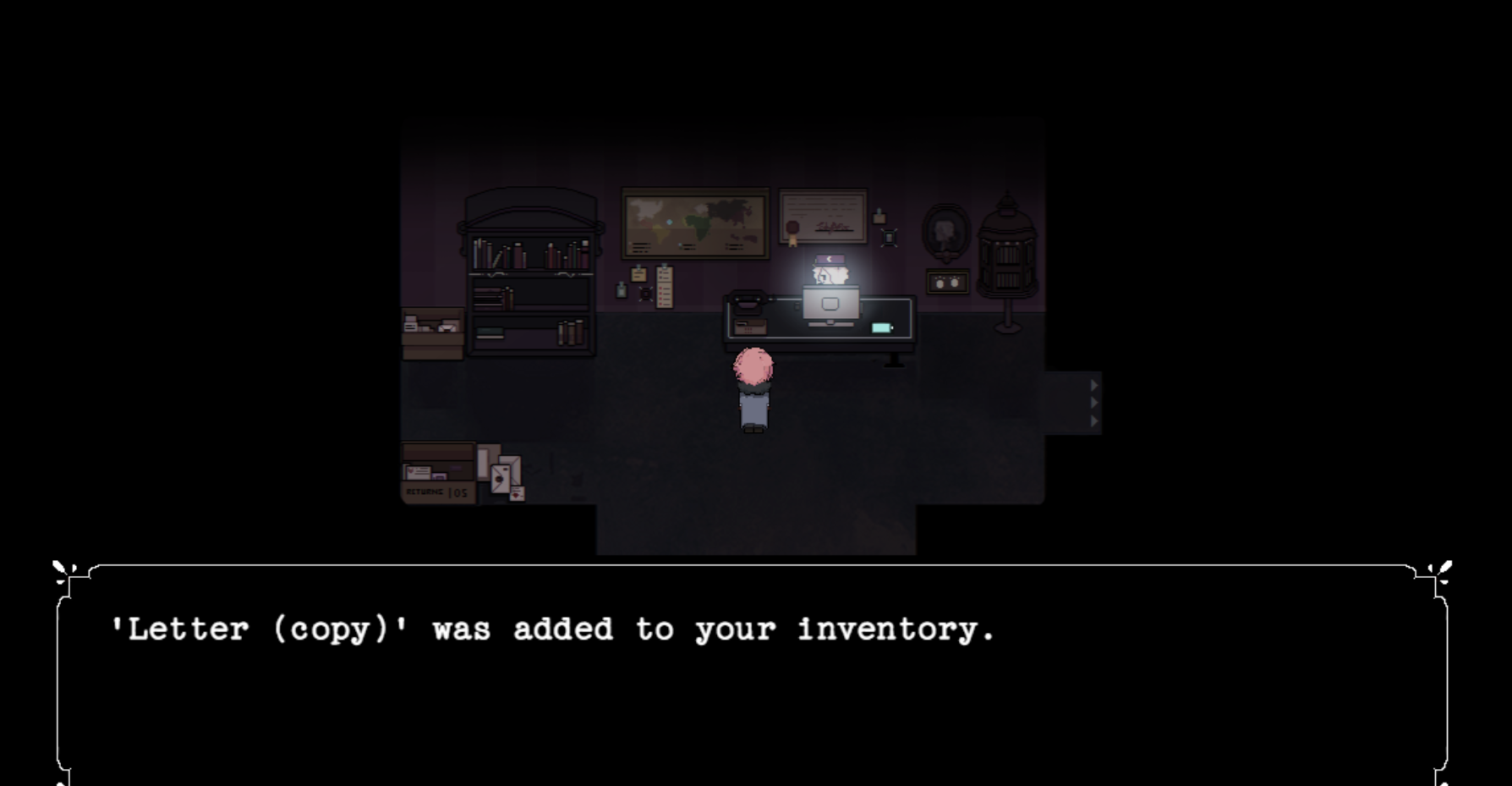This screenshot has width=1512, height=786.
Task: Open the small drawer box on the desk
Action: coord(750,327)
